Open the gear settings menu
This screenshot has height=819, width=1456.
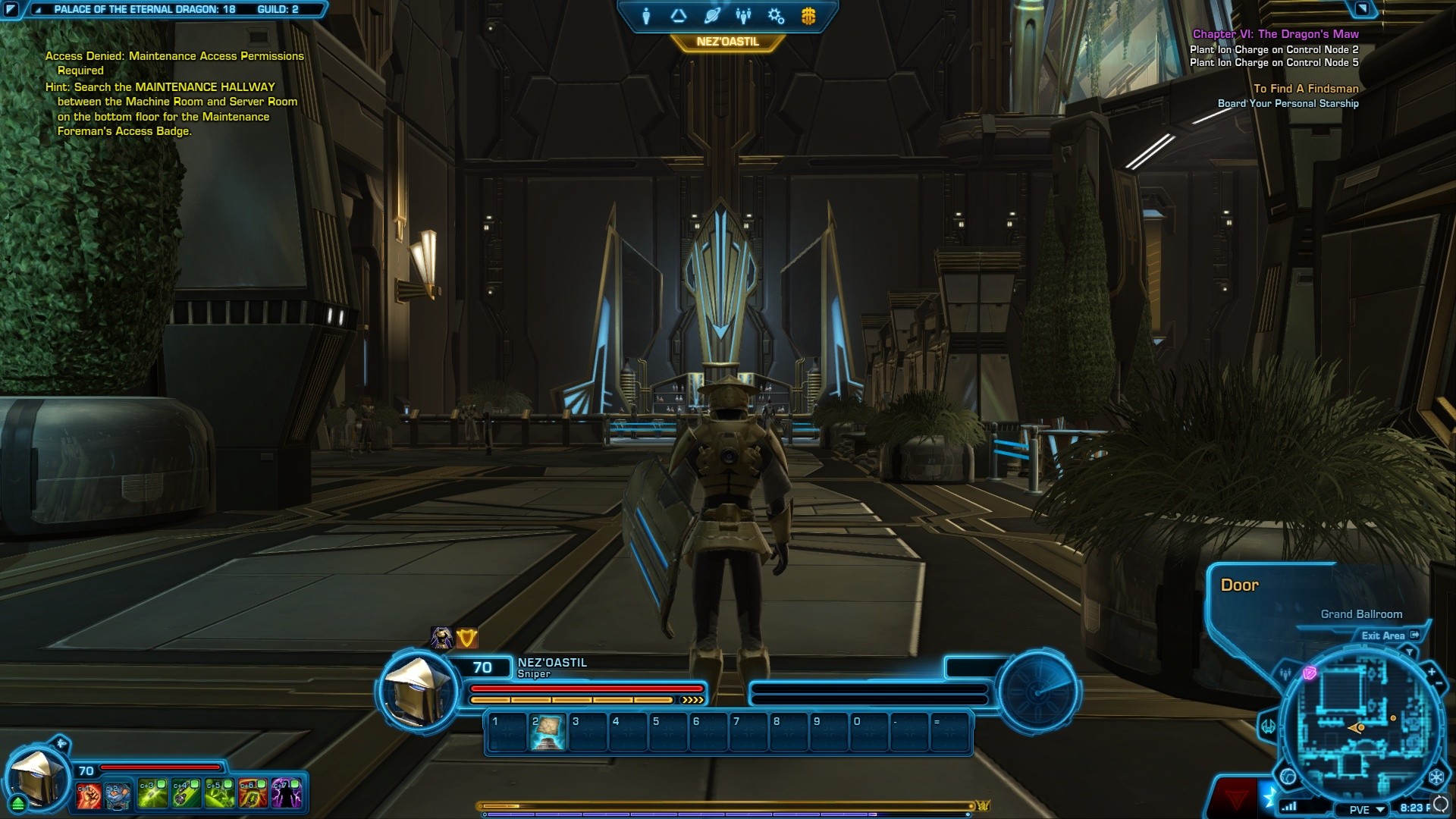(776, 16)
